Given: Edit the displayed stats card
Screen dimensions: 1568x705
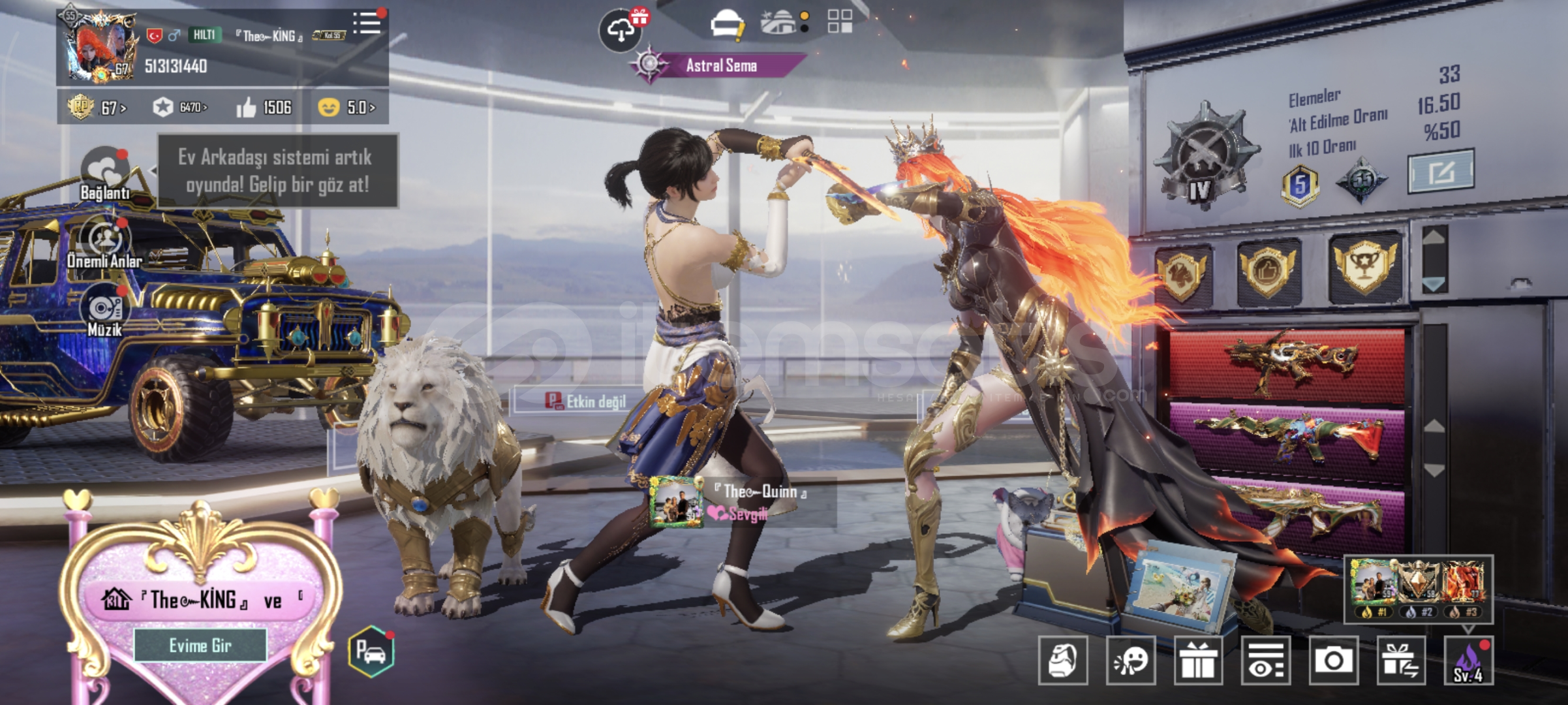Looking at the screenshot, I should tap(1440, 172).
